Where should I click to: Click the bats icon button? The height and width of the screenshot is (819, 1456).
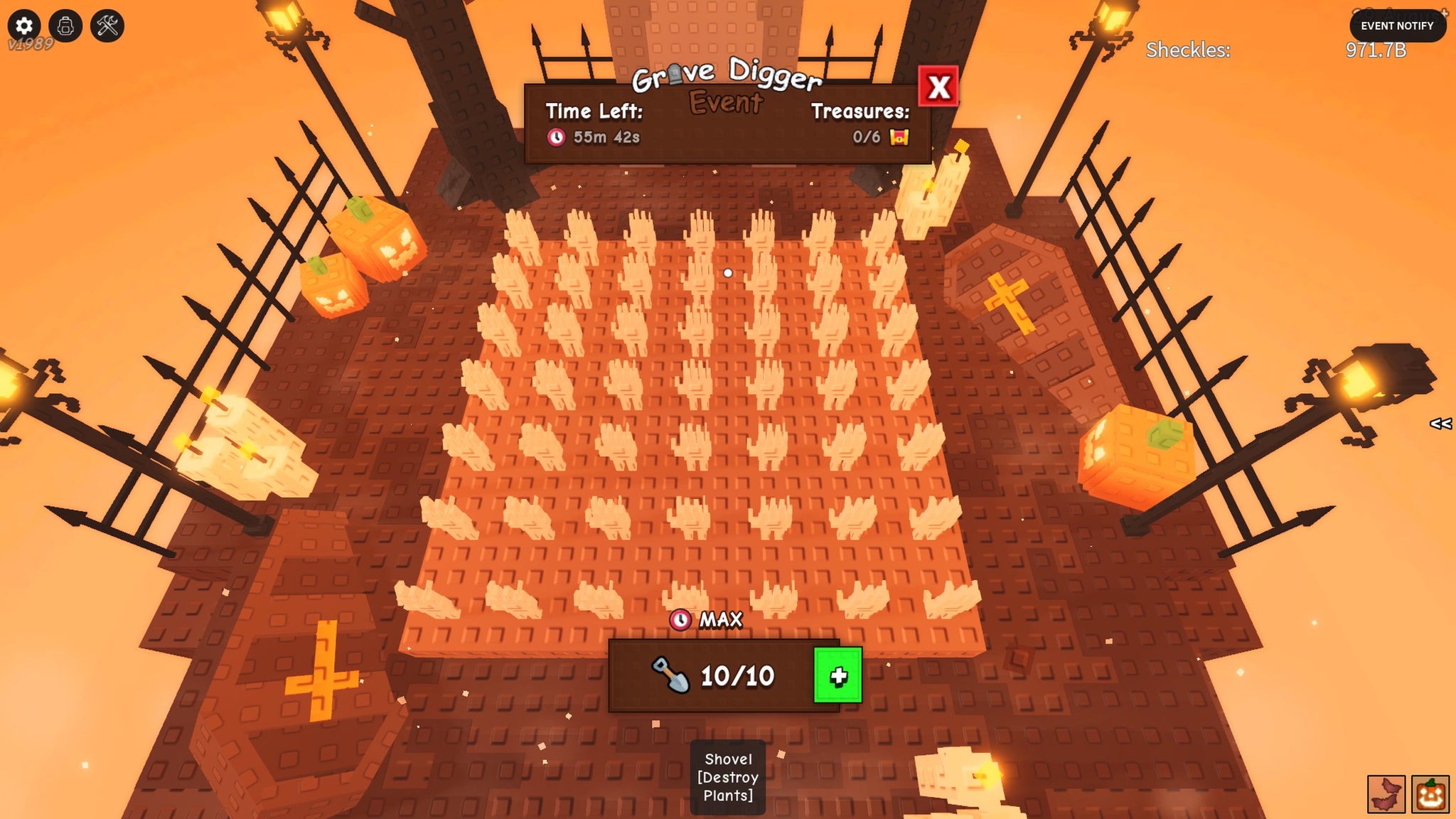[1386, 794]
